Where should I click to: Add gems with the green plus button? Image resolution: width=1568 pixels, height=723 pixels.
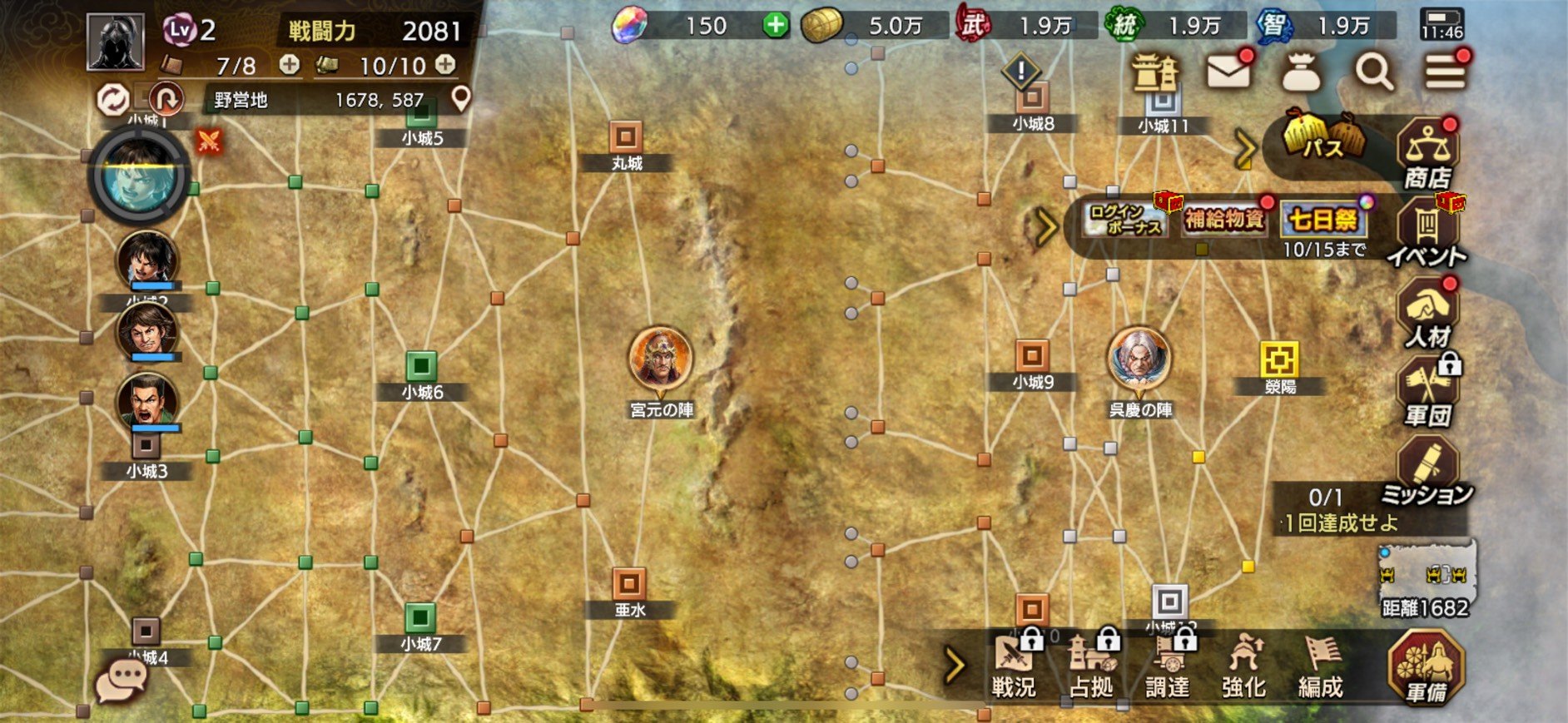coord(776,26)
